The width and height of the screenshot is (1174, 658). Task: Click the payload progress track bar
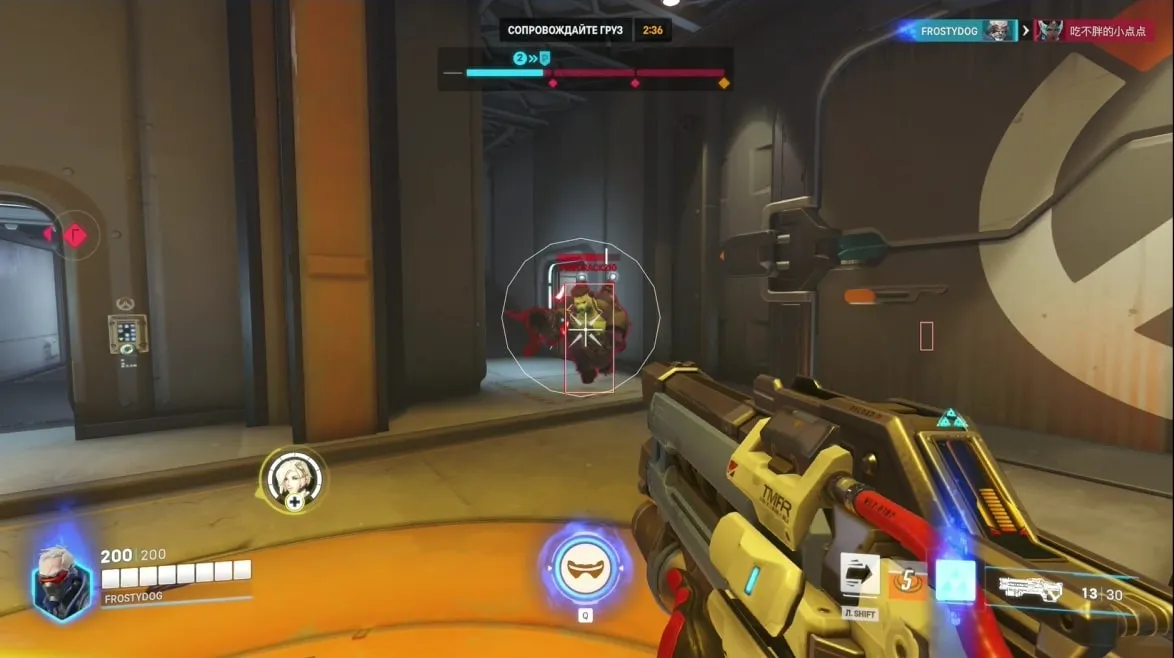tap(595, 73)
